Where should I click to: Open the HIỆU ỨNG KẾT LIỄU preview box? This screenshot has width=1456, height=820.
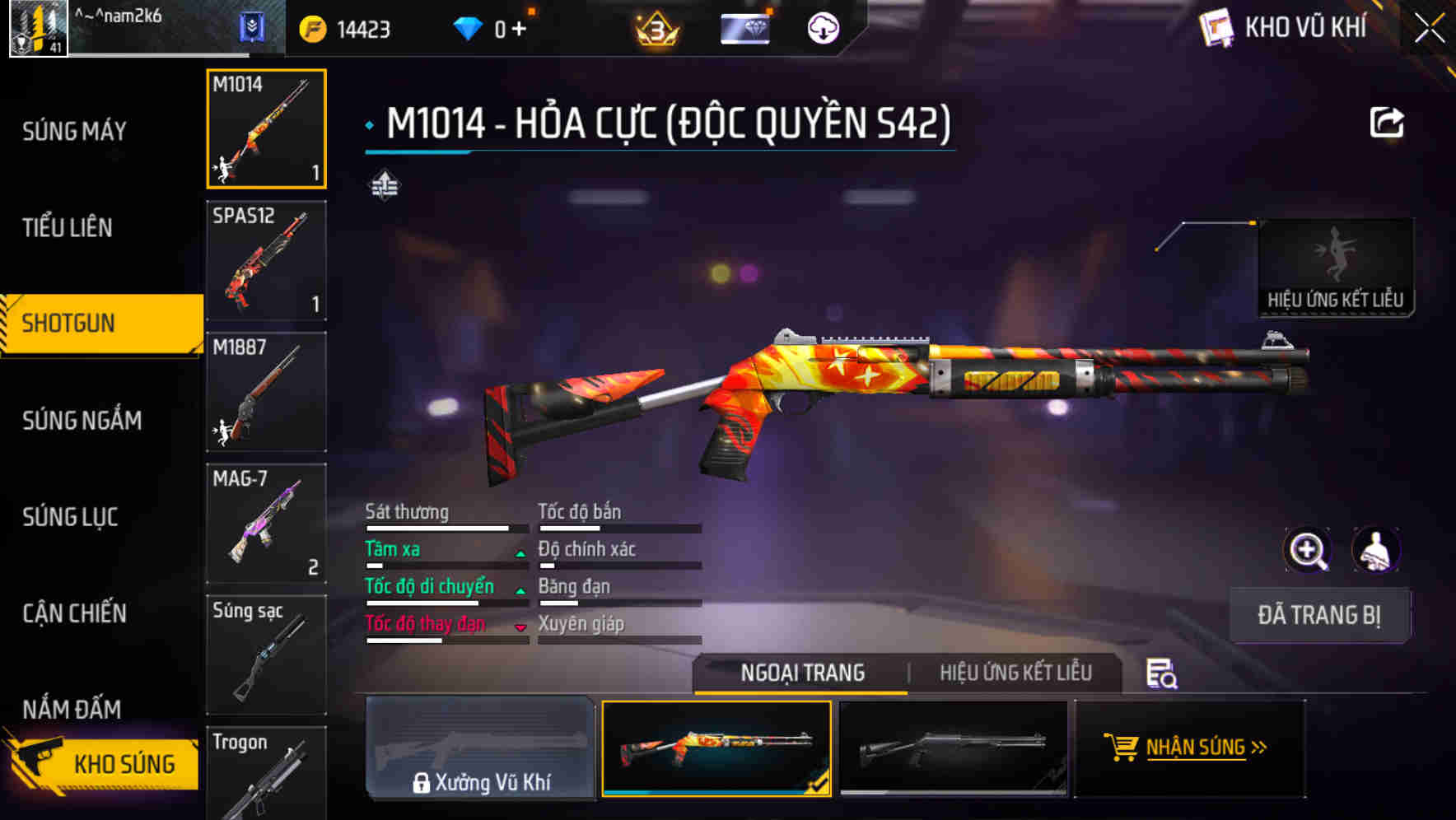coord(1336,262)
